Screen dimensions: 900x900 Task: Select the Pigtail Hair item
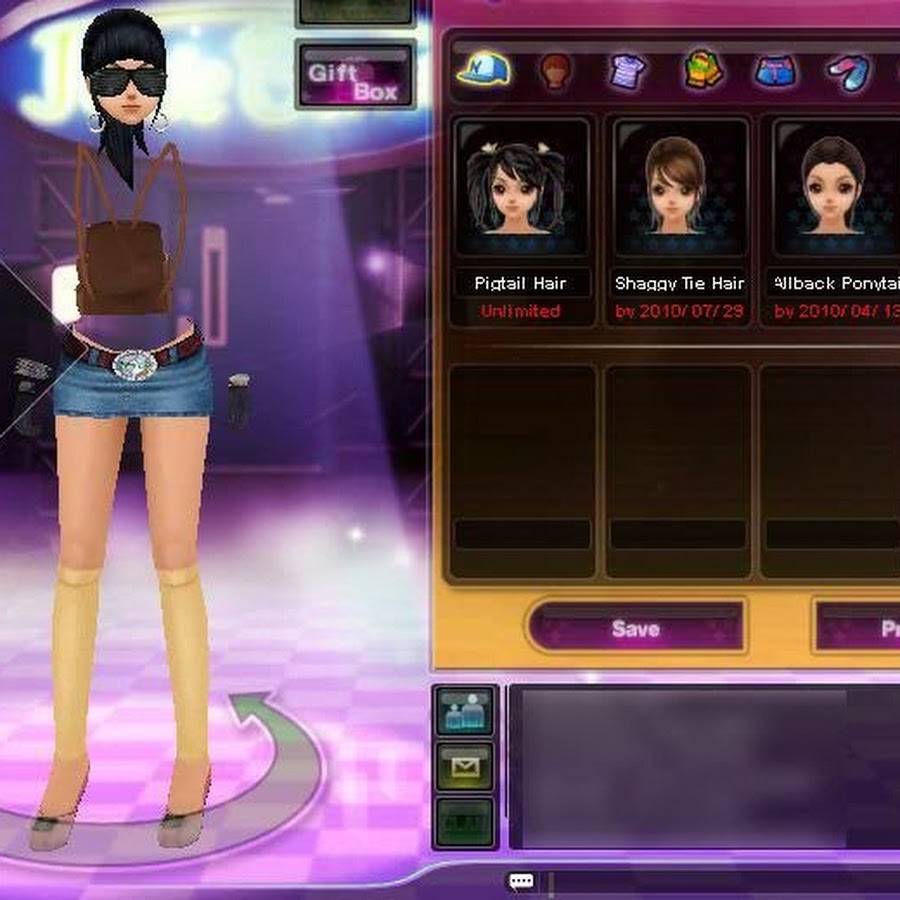click(x=519, y=190)
